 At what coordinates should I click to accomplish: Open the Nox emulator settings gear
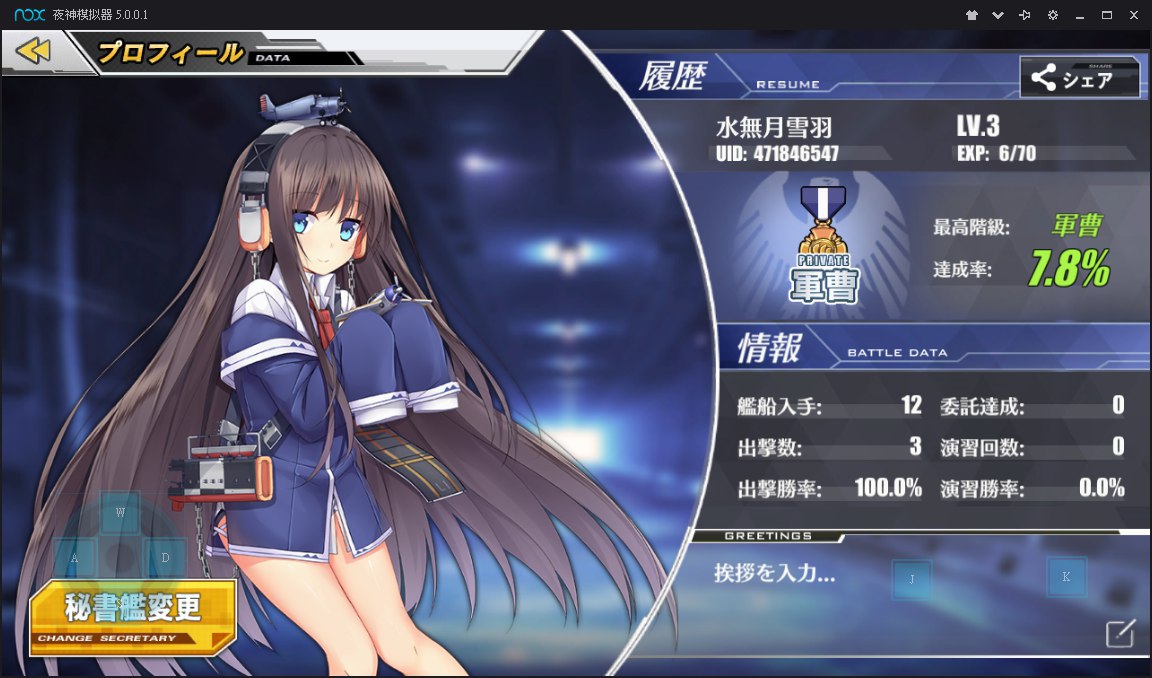click(x=1052, y=15)
